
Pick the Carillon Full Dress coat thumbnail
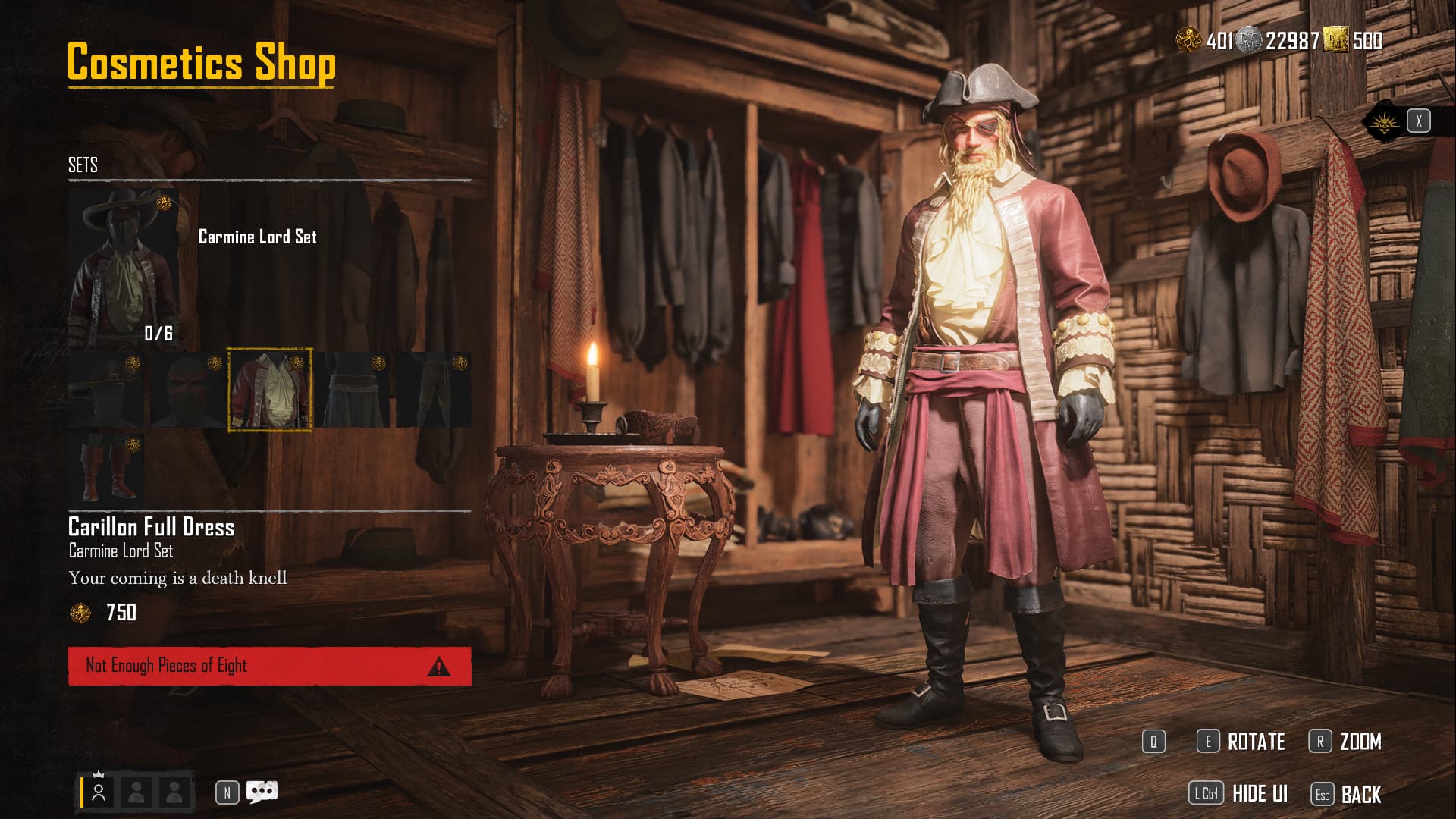tap(270, 390)
